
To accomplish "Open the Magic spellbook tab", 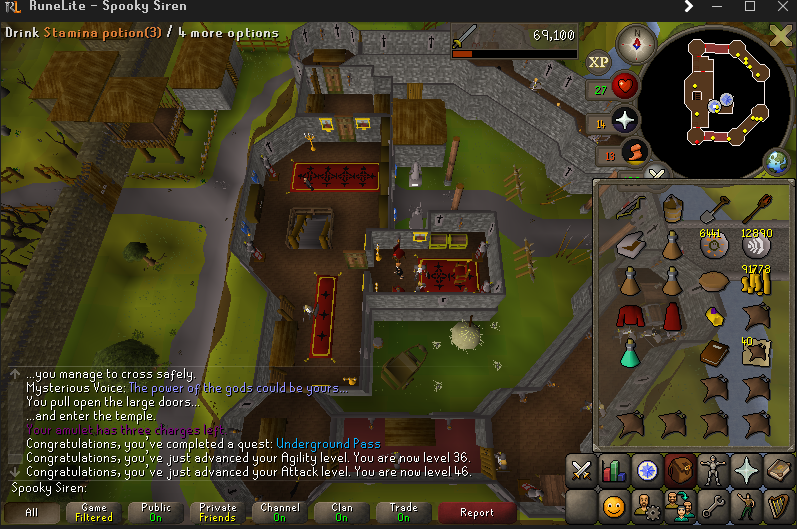I will 777,470.
